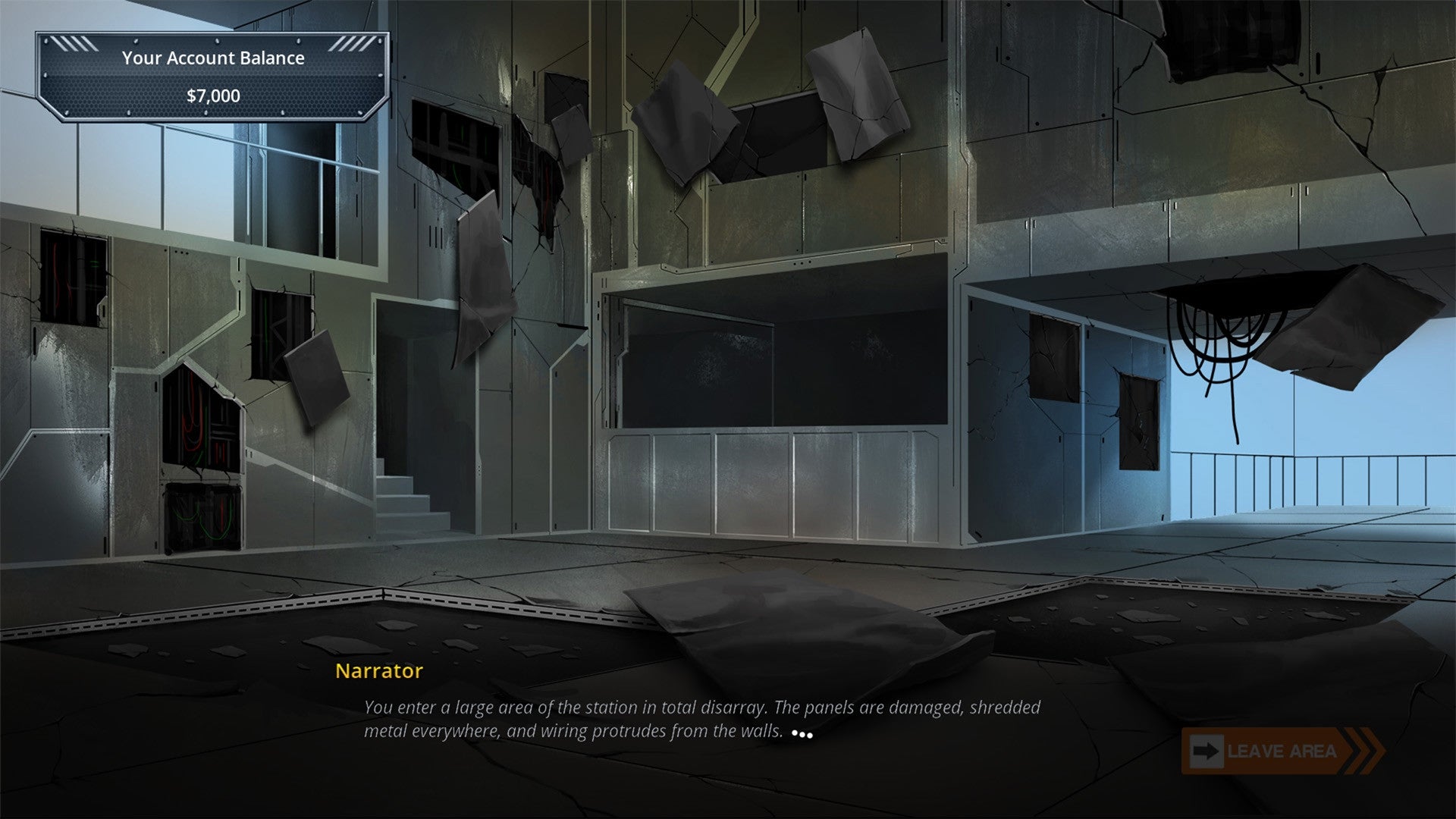Click the Narrator name label

point(378,671)
